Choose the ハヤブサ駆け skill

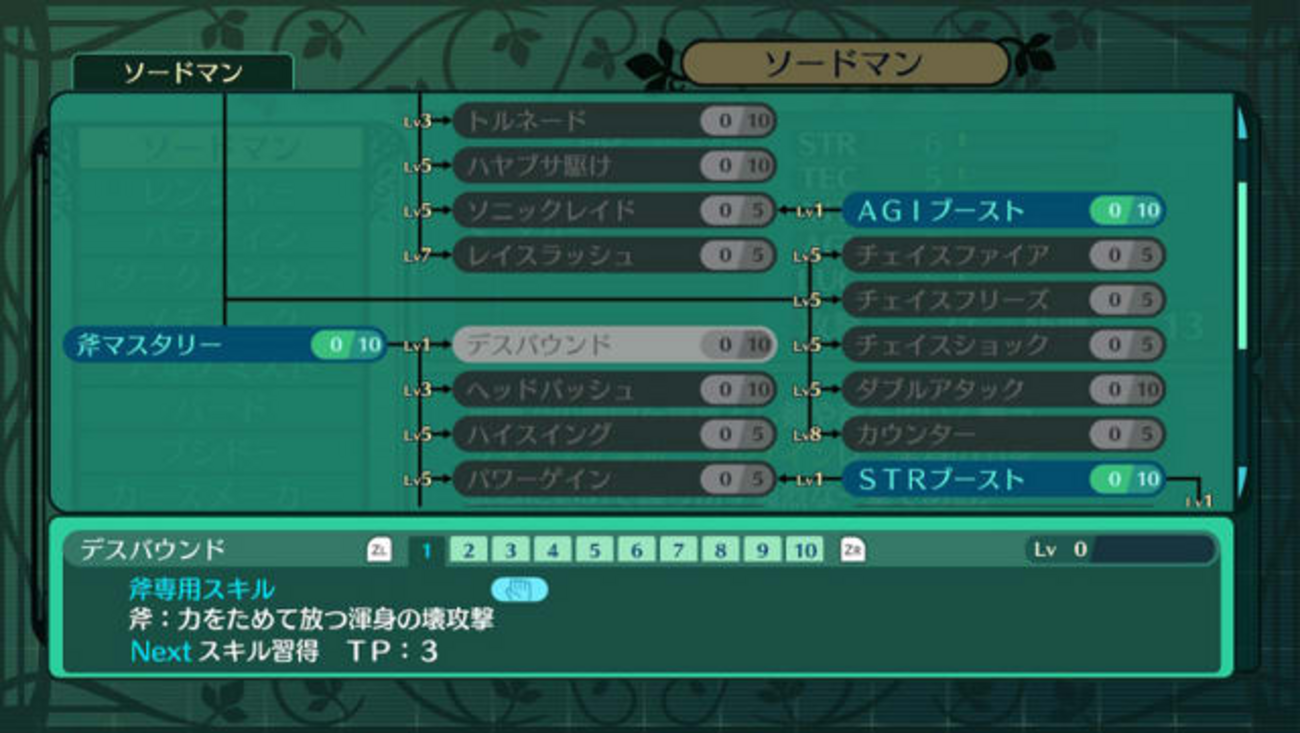[x=613, y=165]
